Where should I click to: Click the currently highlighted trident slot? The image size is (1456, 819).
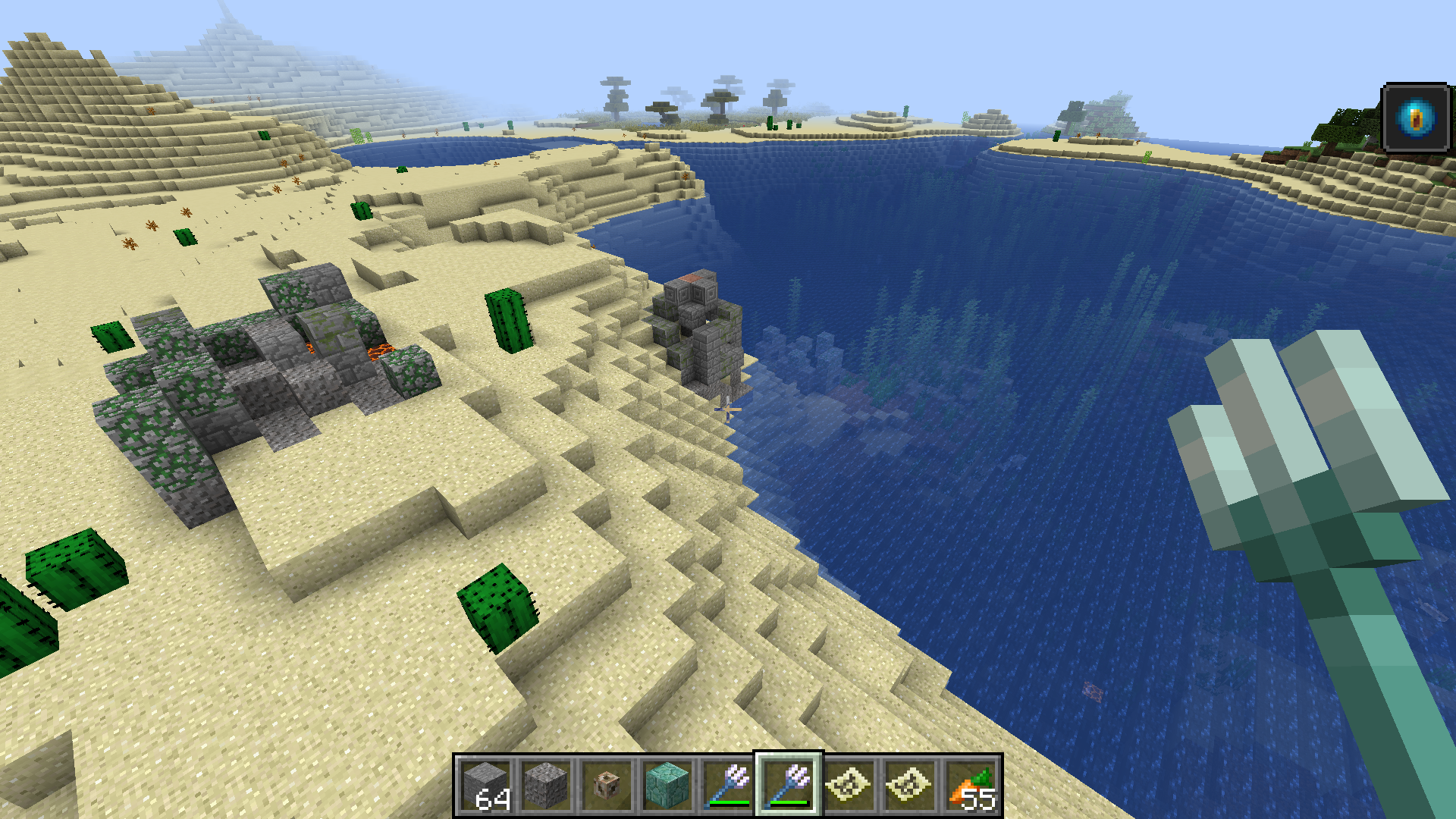[x=789, y=786]
